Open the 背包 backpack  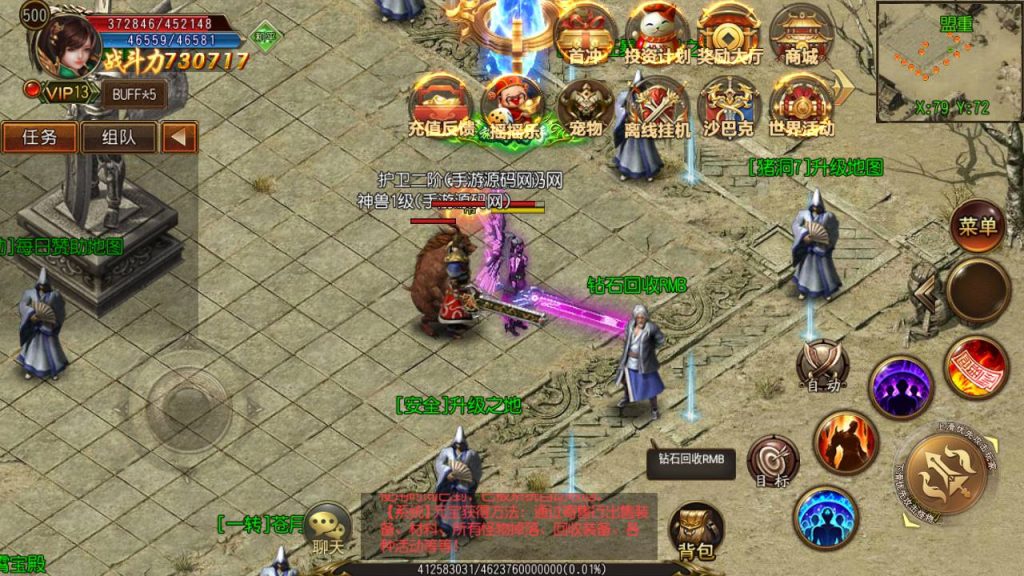tap(696, 529)
